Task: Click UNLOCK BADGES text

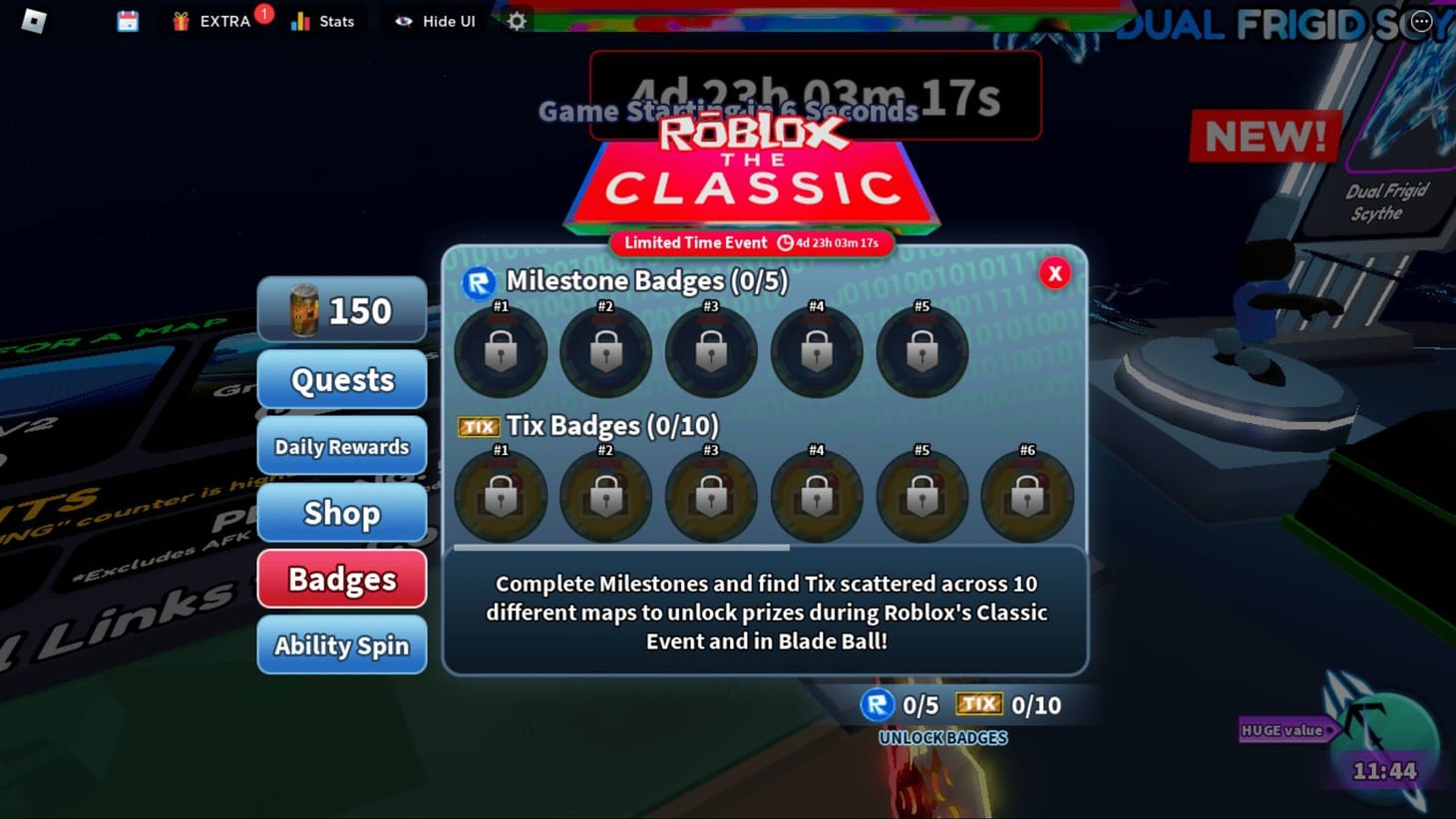Action: [x=942, y=738]
